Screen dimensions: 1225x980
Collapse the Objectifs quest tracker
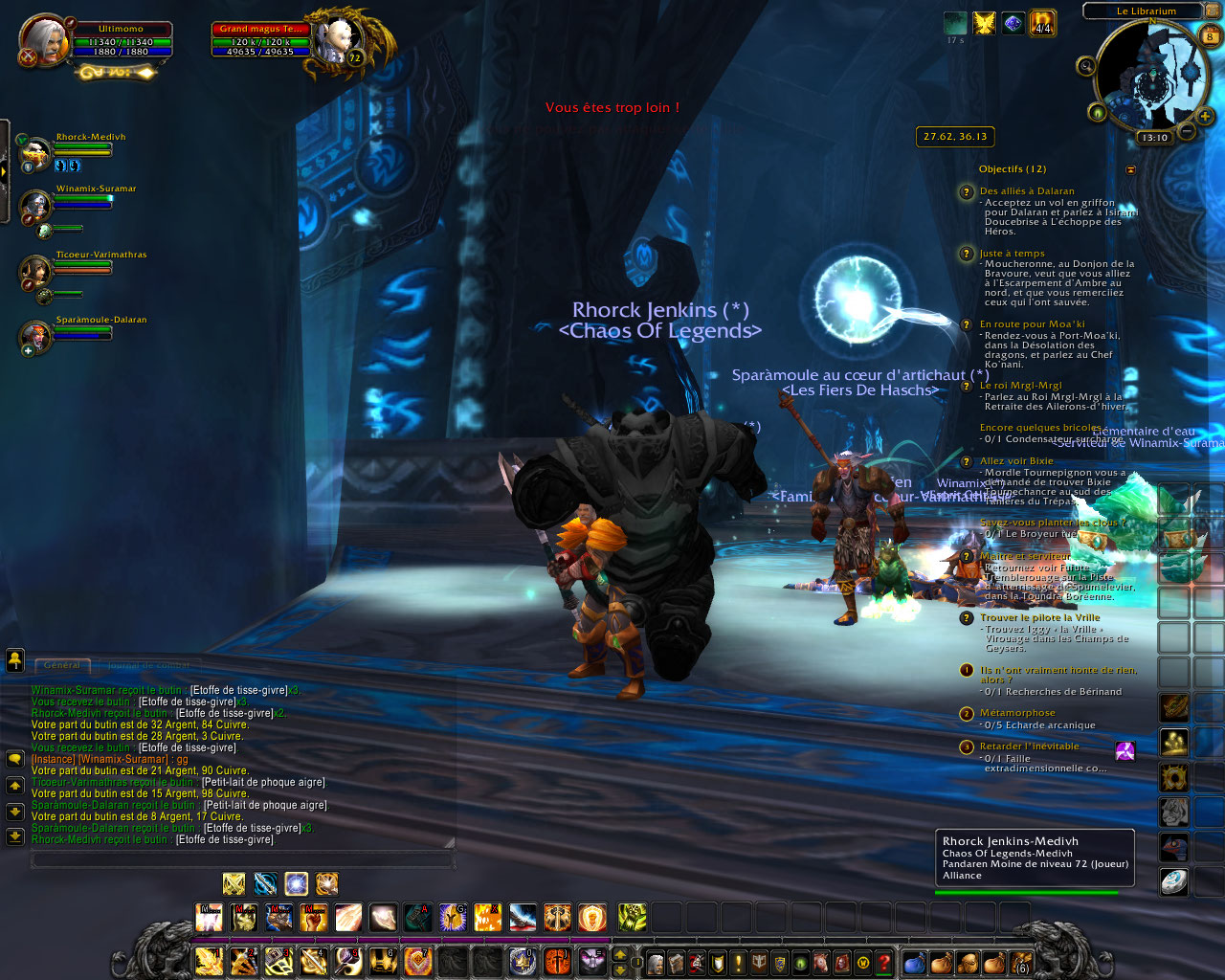(1130, 169)
